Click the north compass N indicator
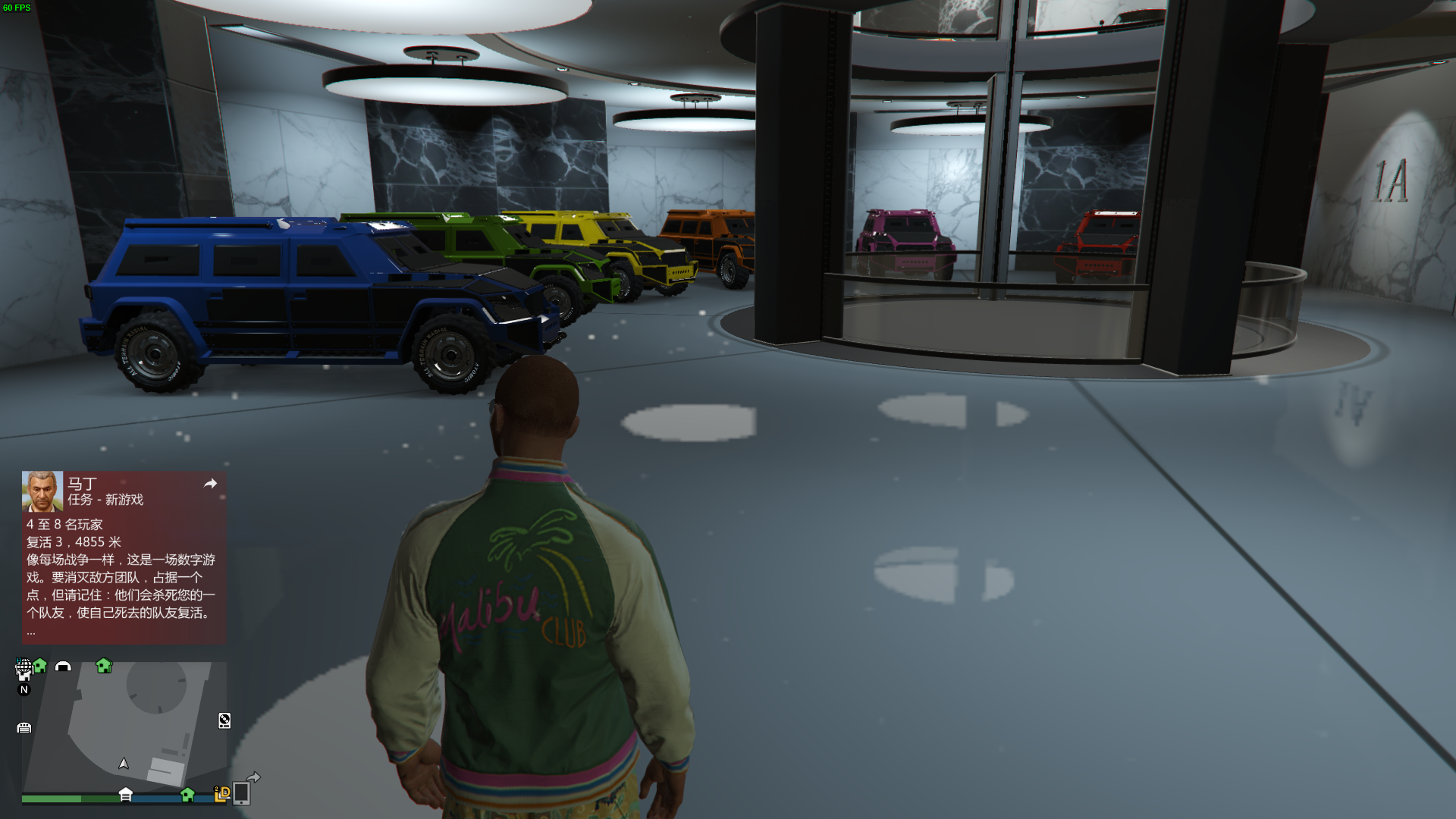 (x=24, y=689)
